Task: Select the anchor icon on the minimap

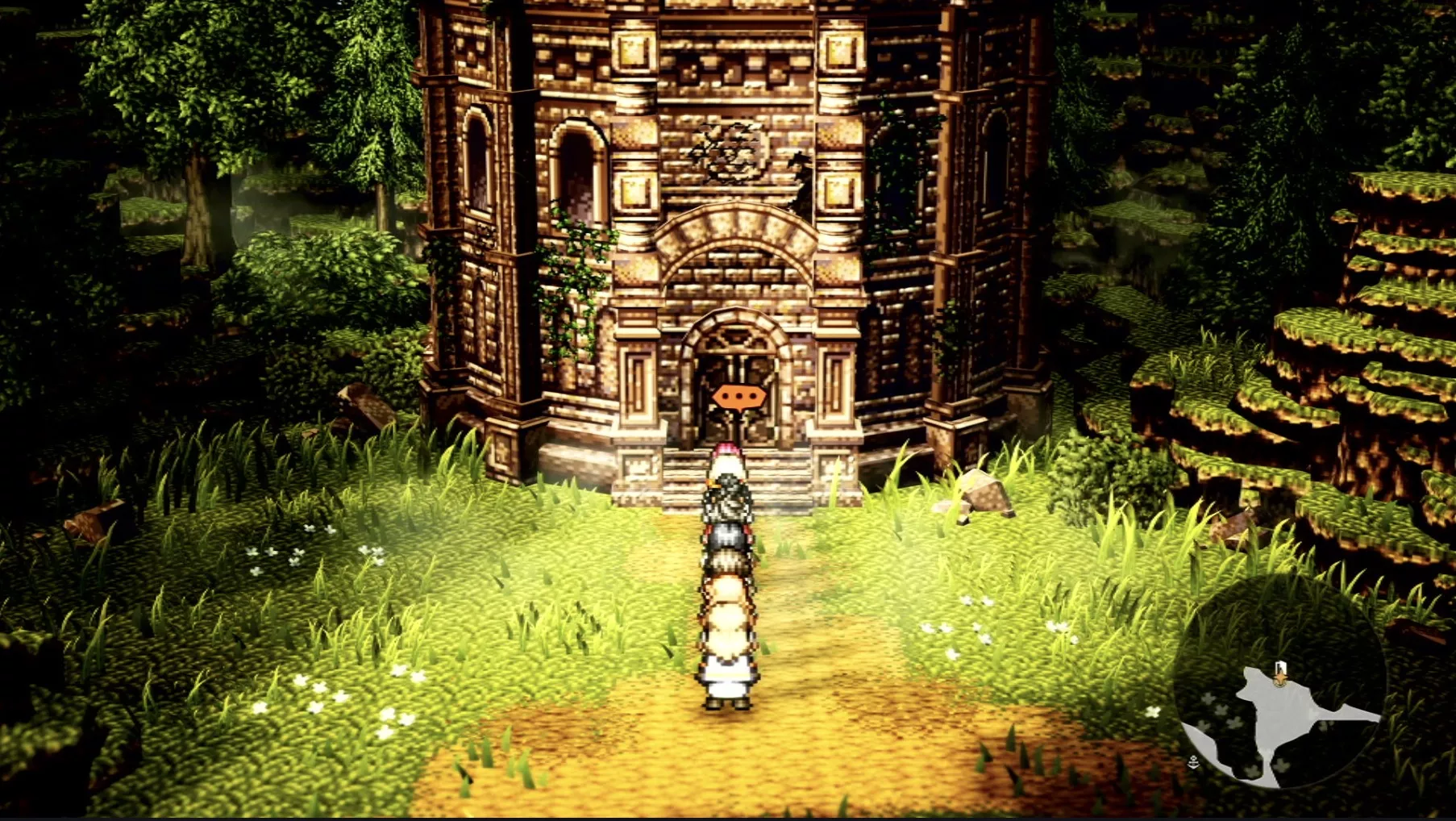Action: click(1193, 762)
